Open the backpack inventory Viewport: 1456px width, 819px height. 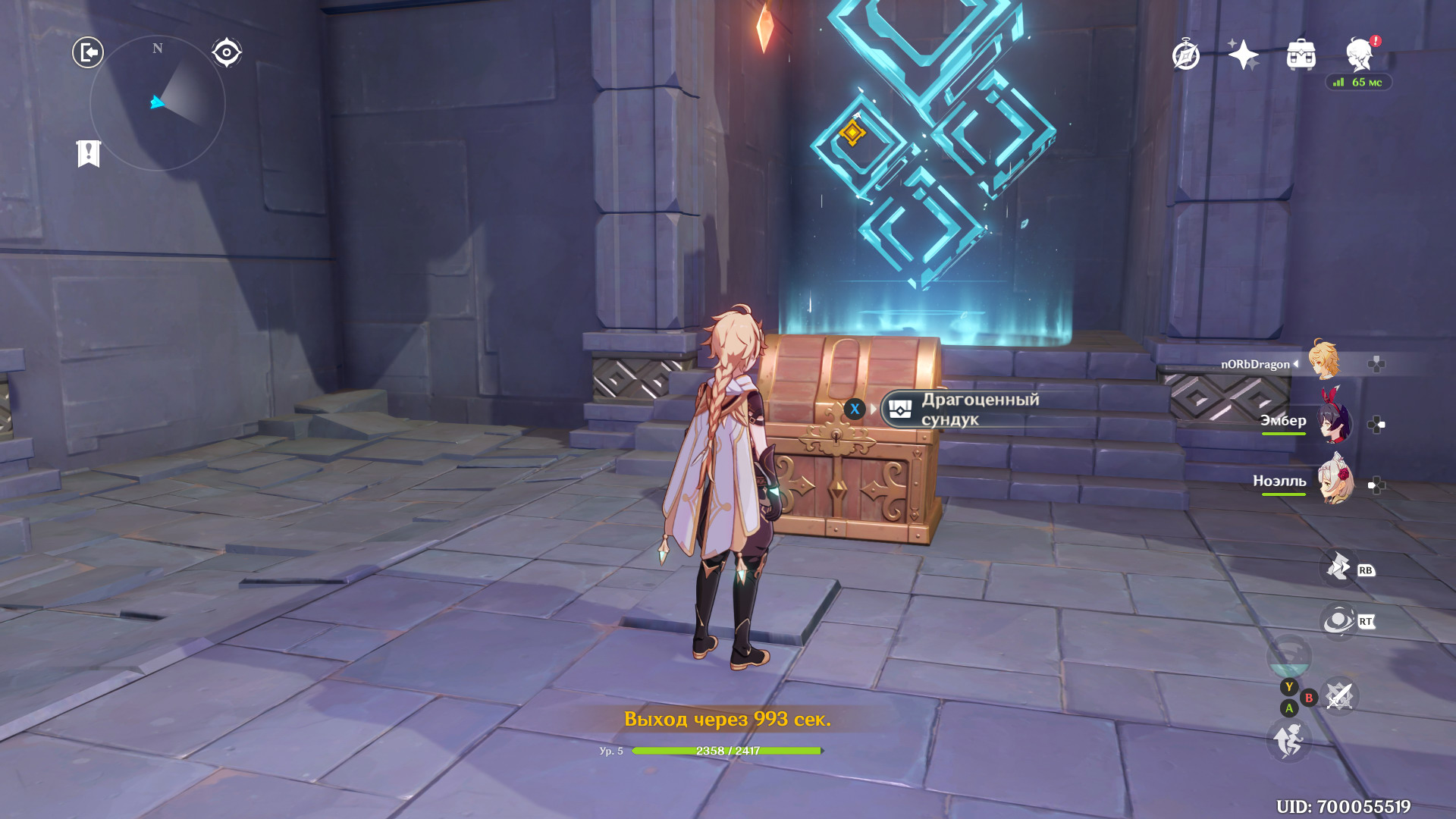coord(1301,55)
